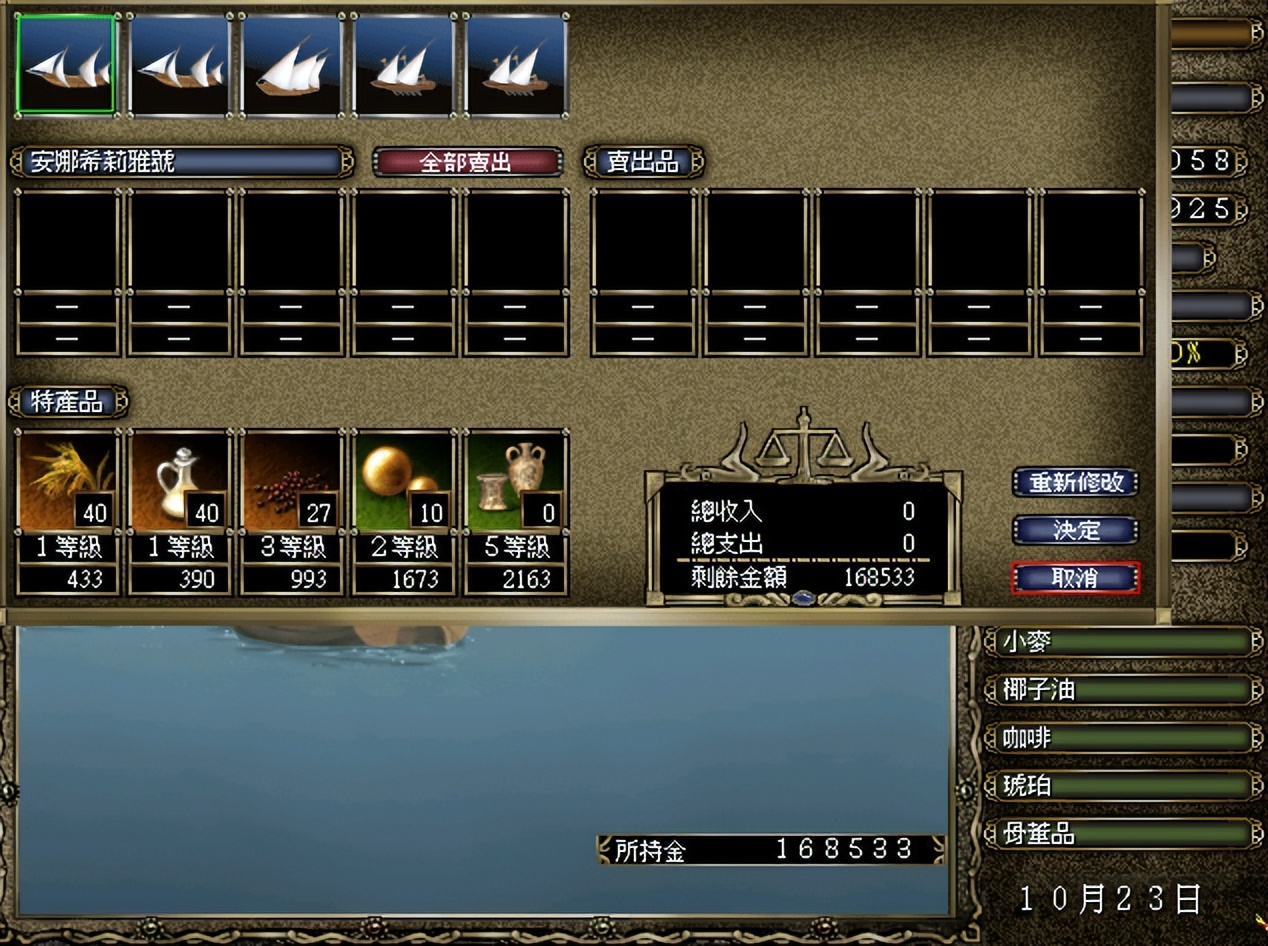Click the 琥珀 list entry
1268x946 pixels.
click(1122, 786)
